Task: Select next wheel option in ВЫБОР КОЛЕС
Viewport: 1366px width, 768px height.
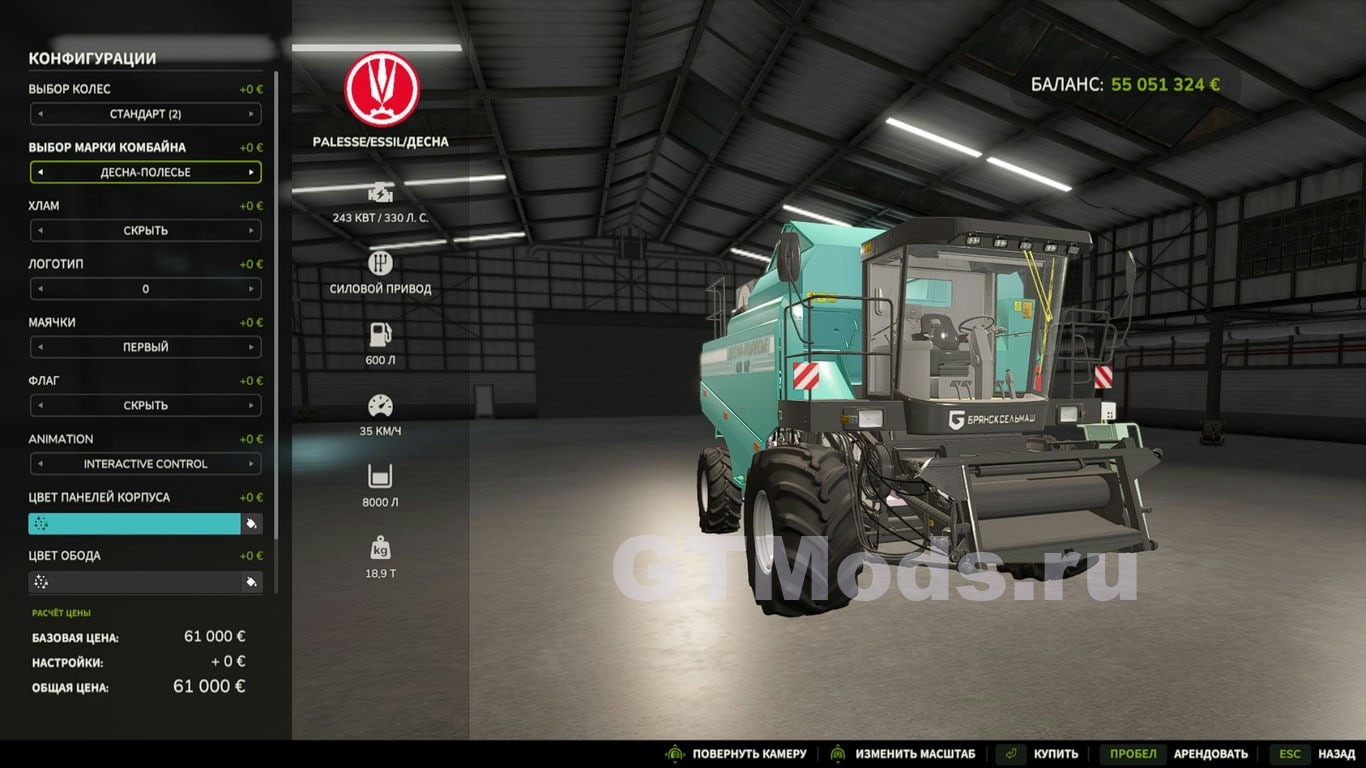Action: tap(251, 114)
